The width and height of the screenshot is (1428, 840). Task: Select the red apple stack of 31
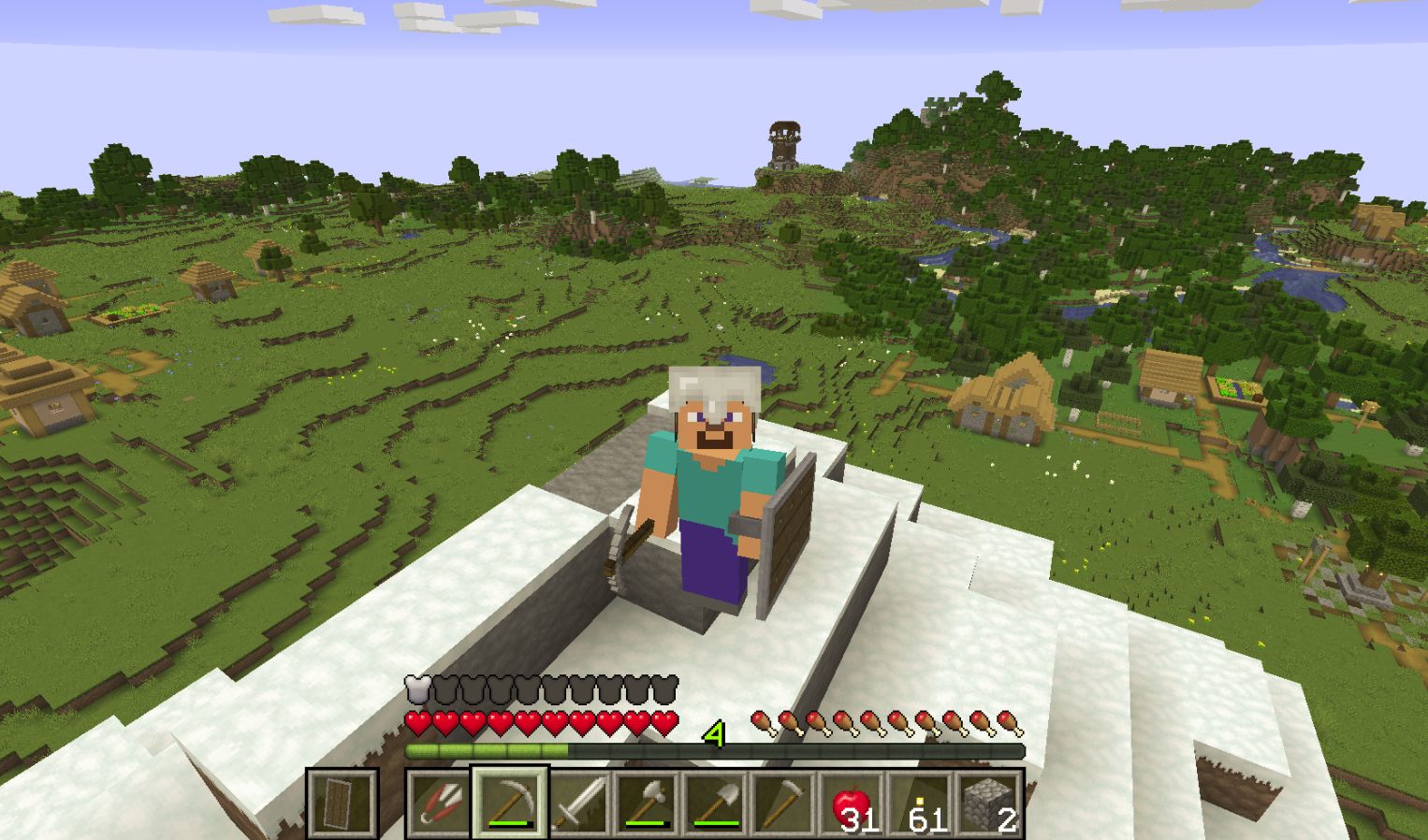coord(852,803)
